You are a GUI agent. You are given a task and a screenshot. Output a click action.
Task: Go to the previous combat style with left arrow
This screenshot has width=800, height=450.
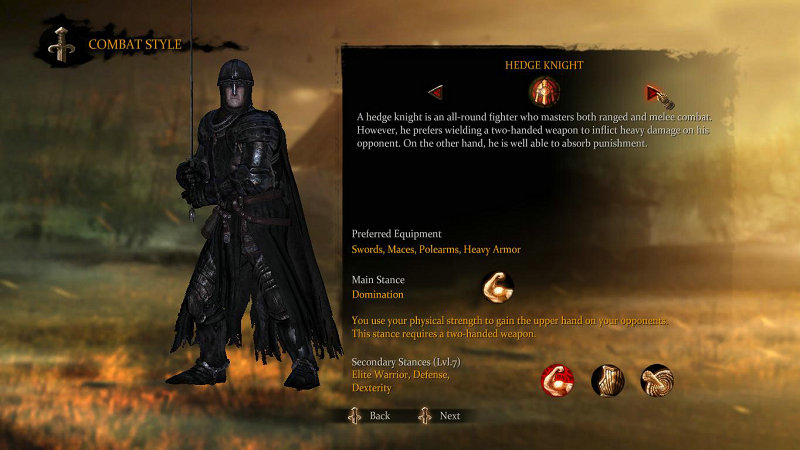[x=436, y=93]
